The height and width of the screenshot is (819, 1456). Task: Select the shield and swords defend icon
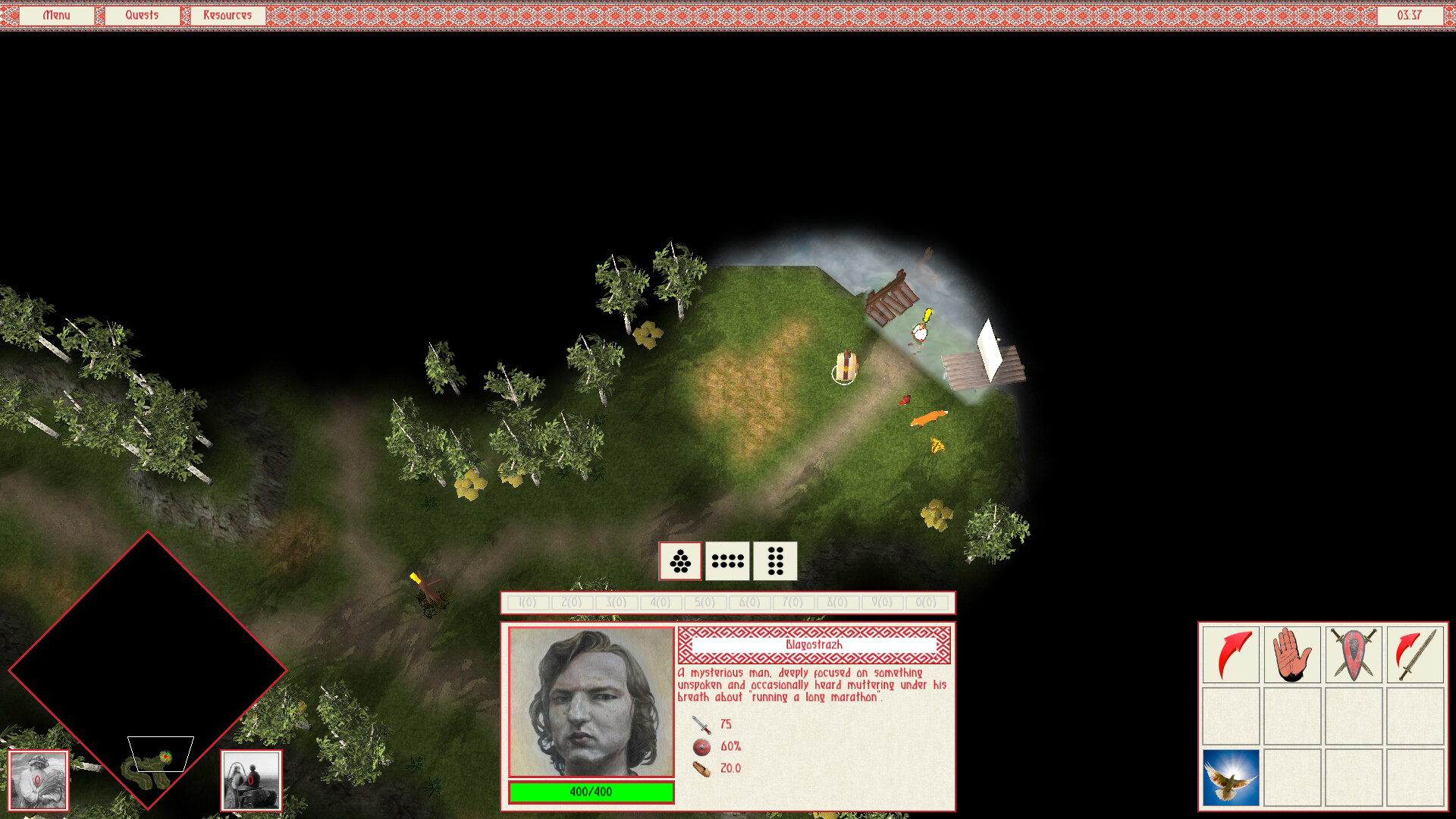click(x=1354, y=655)
